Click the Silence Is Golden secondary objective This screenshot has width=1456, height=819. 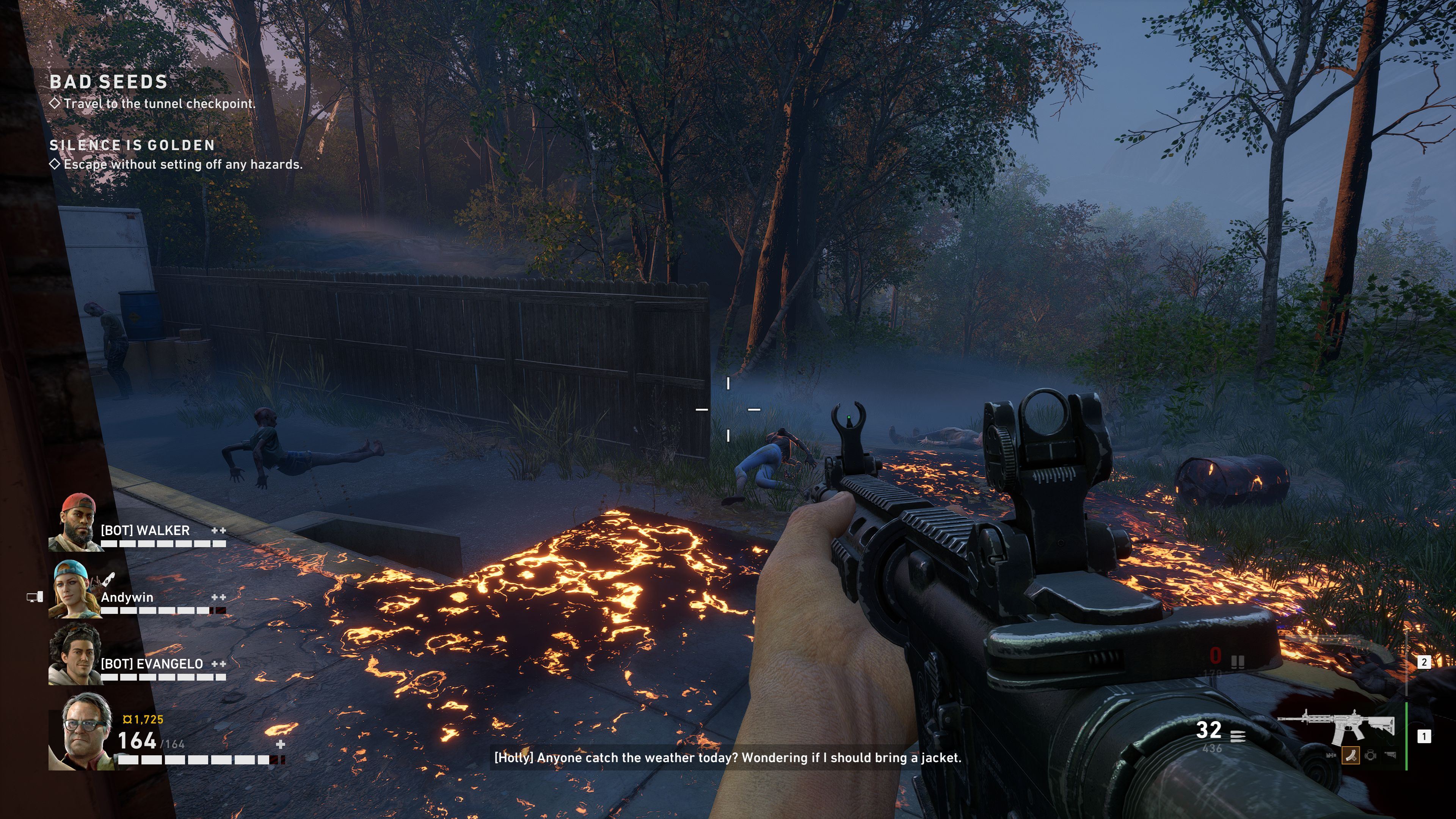coord(182,164)
